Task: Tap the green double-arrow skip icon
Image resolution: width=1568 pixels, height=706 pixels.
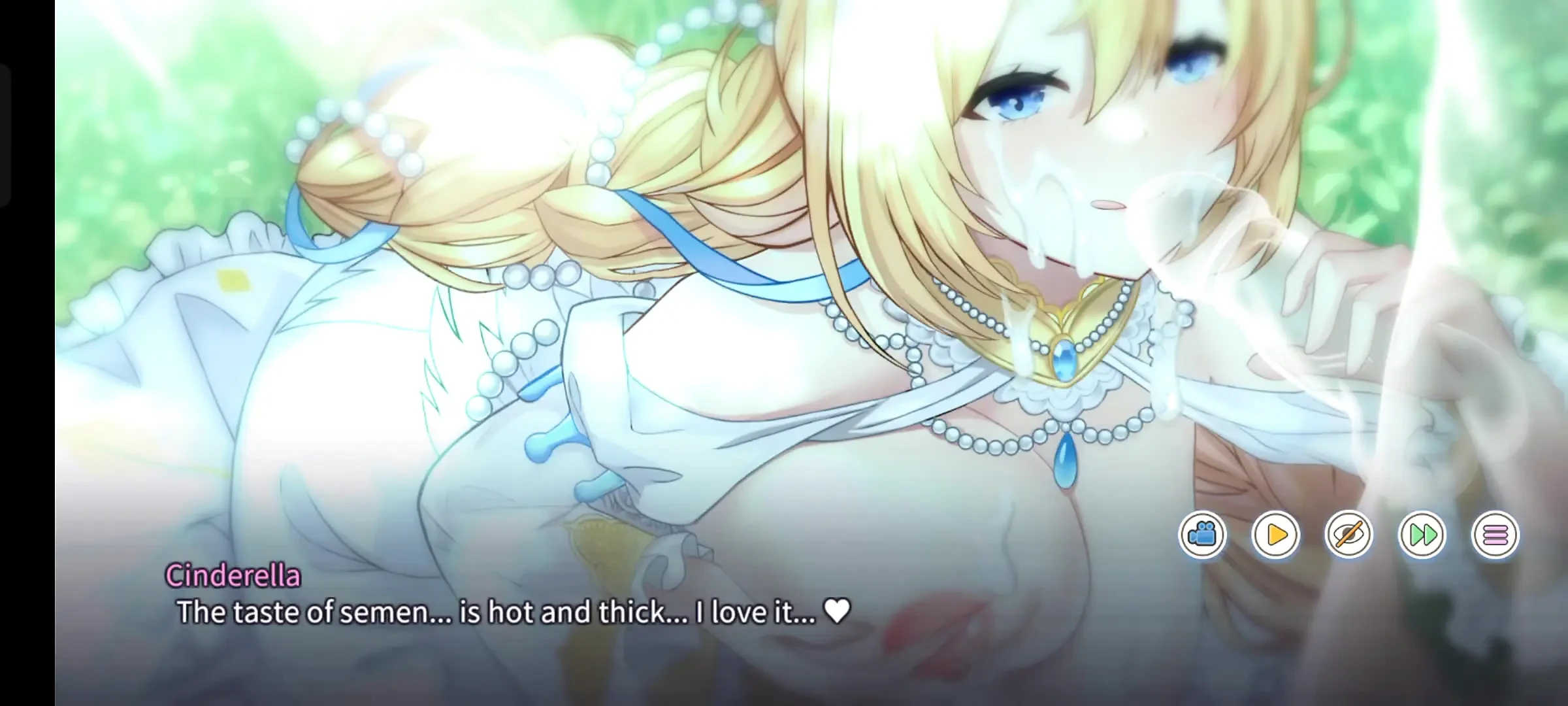Action: click(x=1422, y=535)
